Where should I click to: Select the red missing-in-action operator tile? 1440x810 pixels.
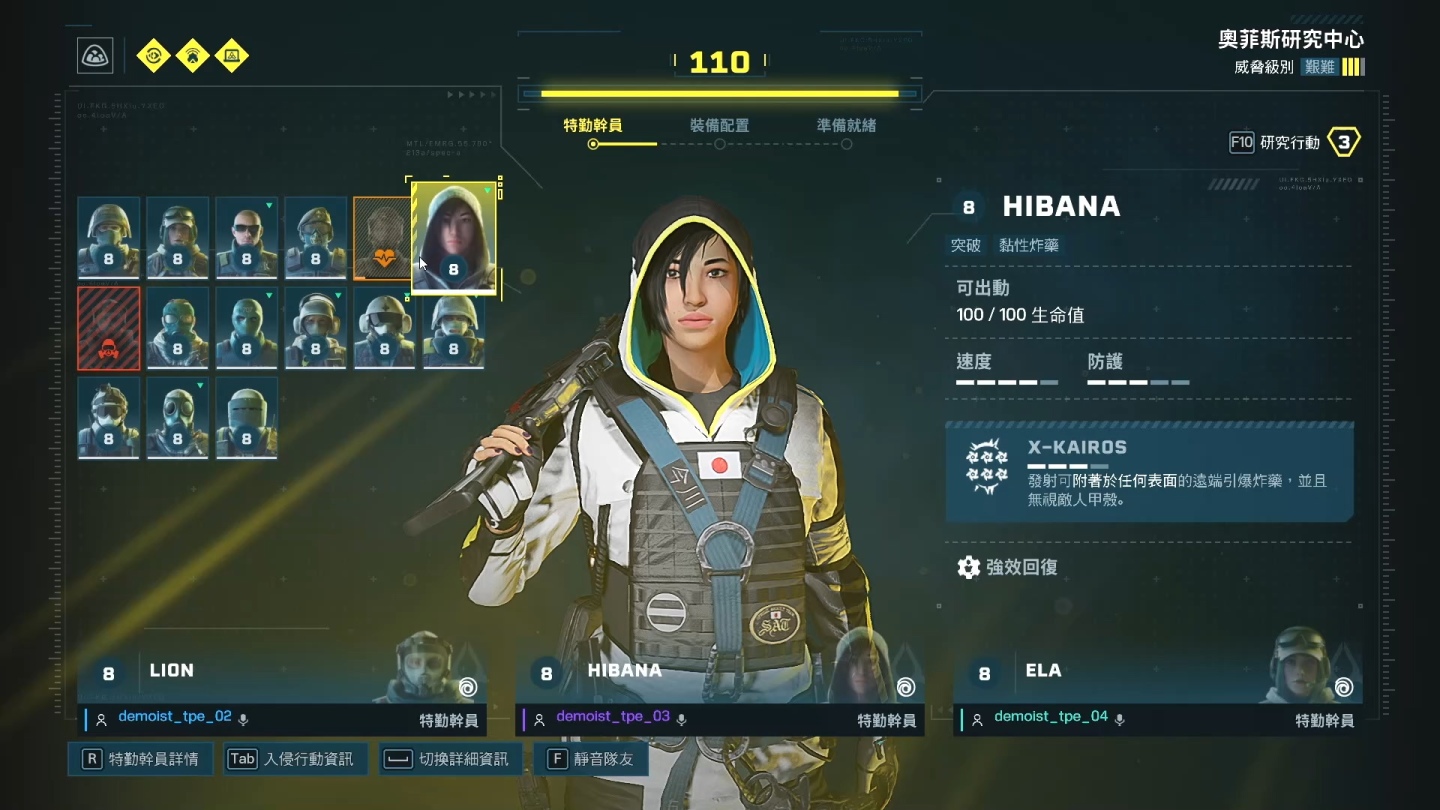click(x=109, y=328)
